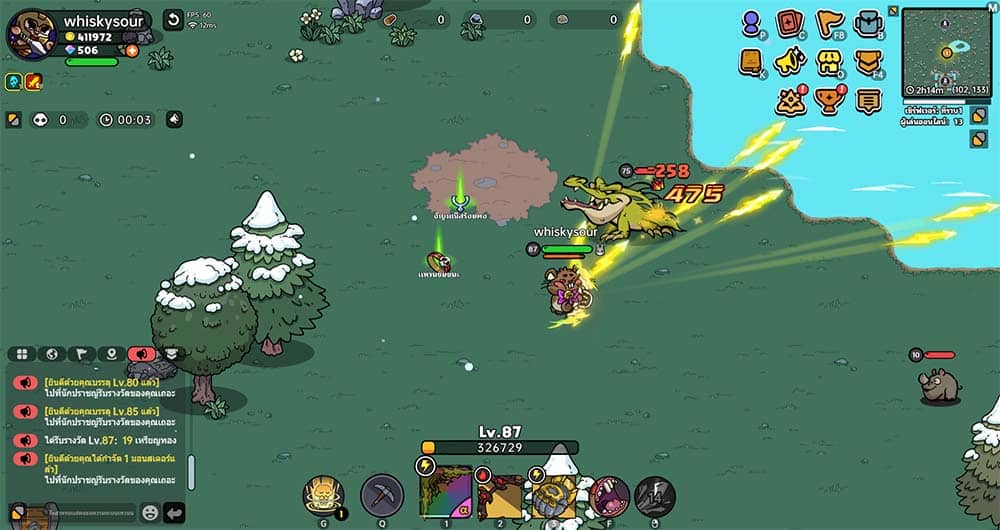Open the yellow shop stall icon
Viewport: 1000px width, 530px height.
(829, 62)
